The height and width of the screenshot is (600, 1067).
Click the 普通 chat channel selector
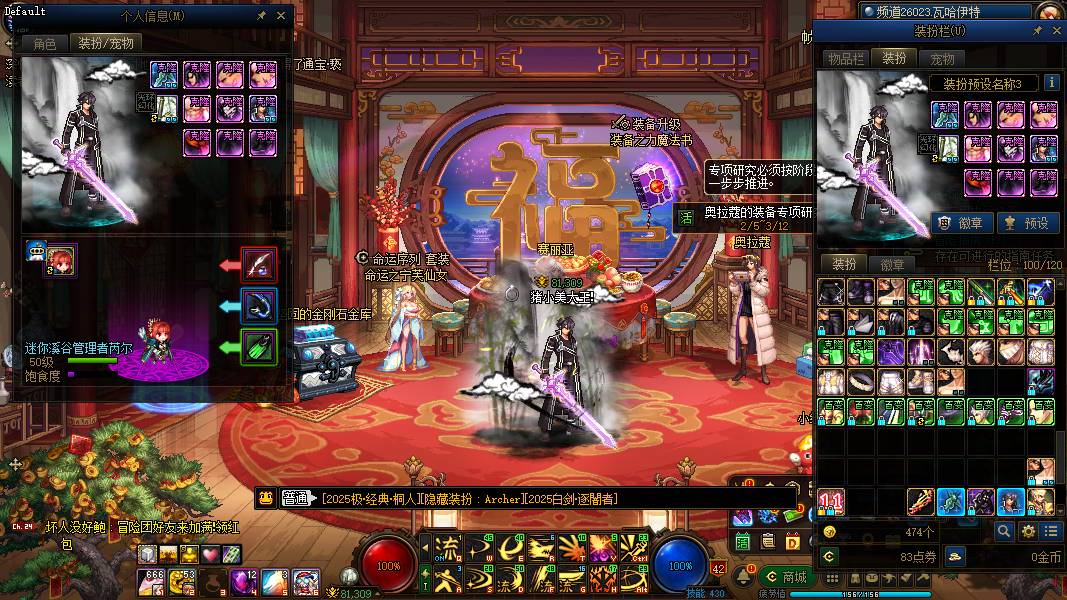coord(296,498)
